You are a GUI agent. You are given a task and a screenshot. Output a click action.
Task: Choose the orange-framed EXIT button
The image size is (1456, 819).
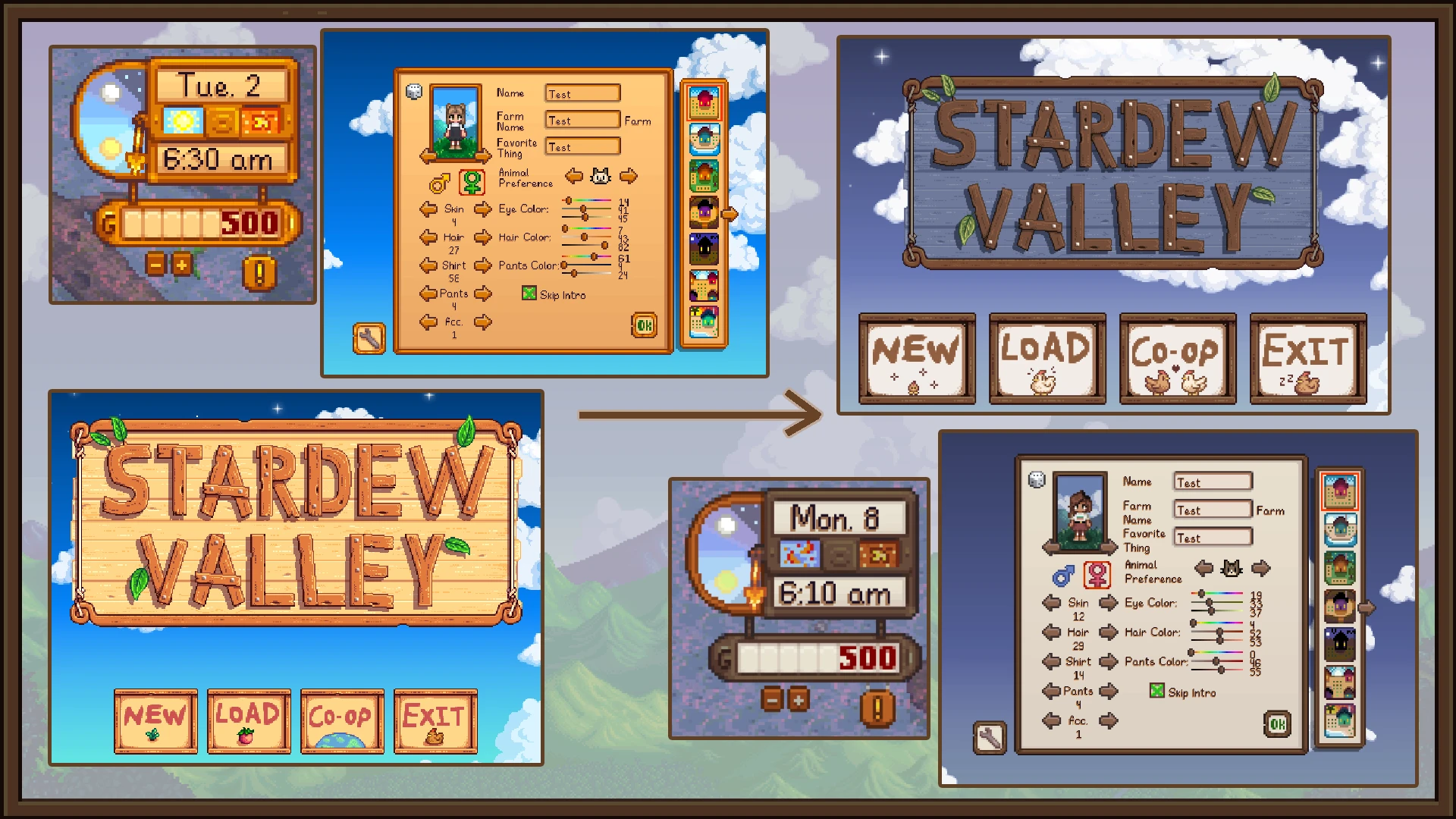435,720
